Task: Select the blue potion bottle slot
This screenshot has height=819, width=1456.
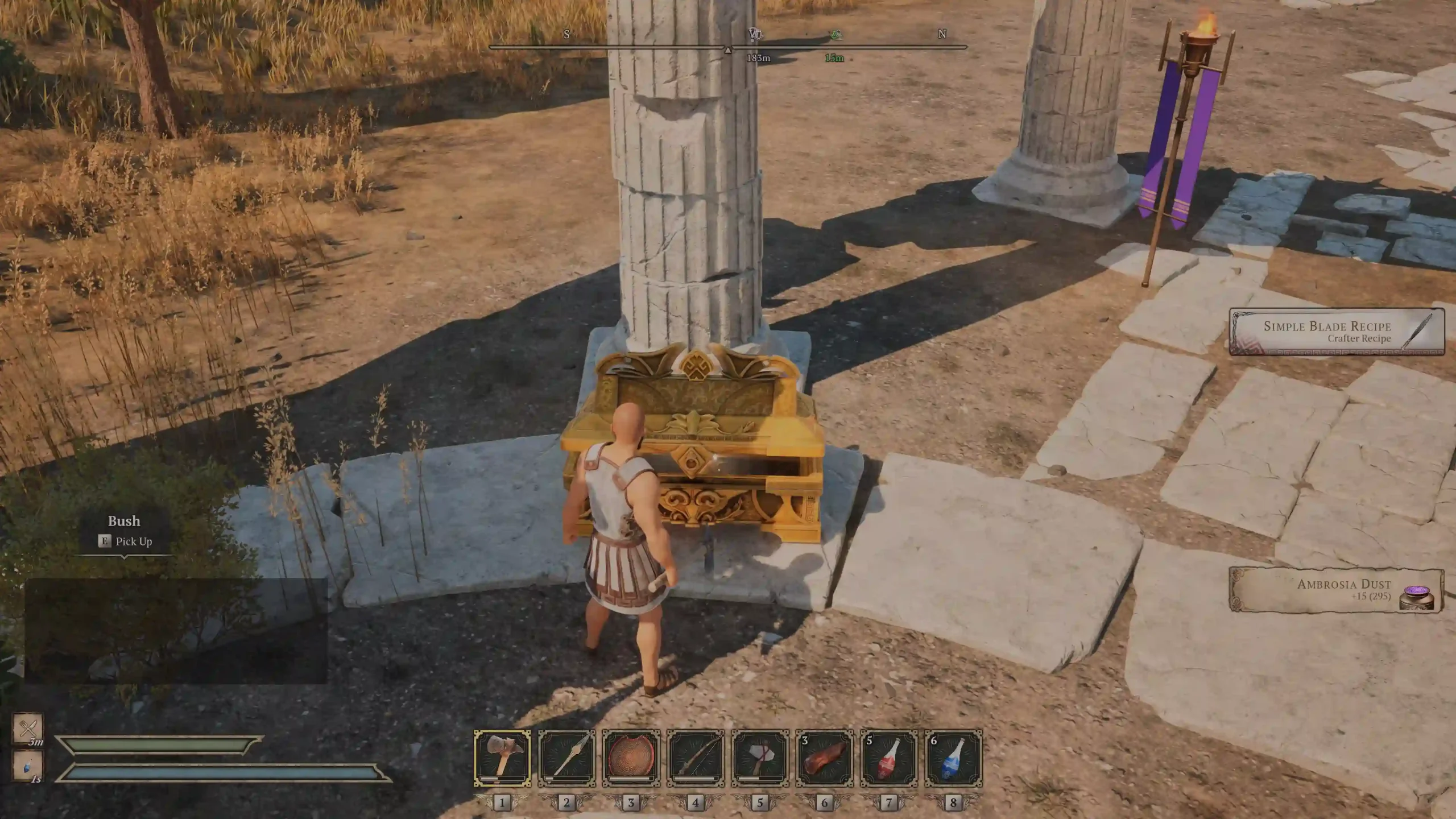Action: point(953,758)
